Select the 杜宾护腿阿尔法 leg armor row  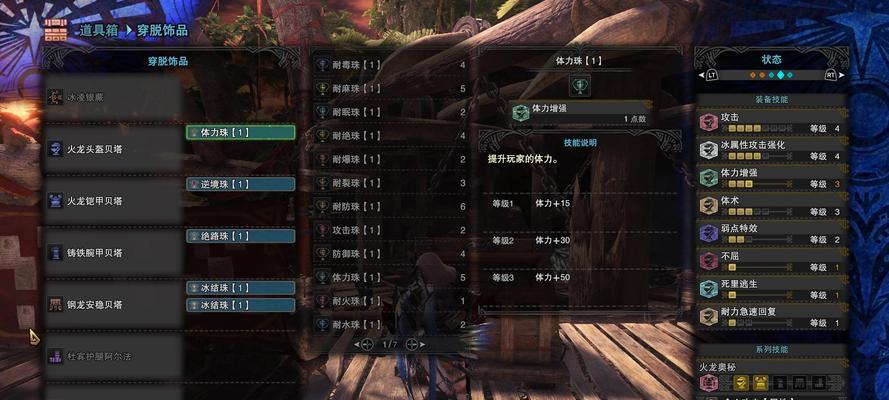[x=112, y=356]
